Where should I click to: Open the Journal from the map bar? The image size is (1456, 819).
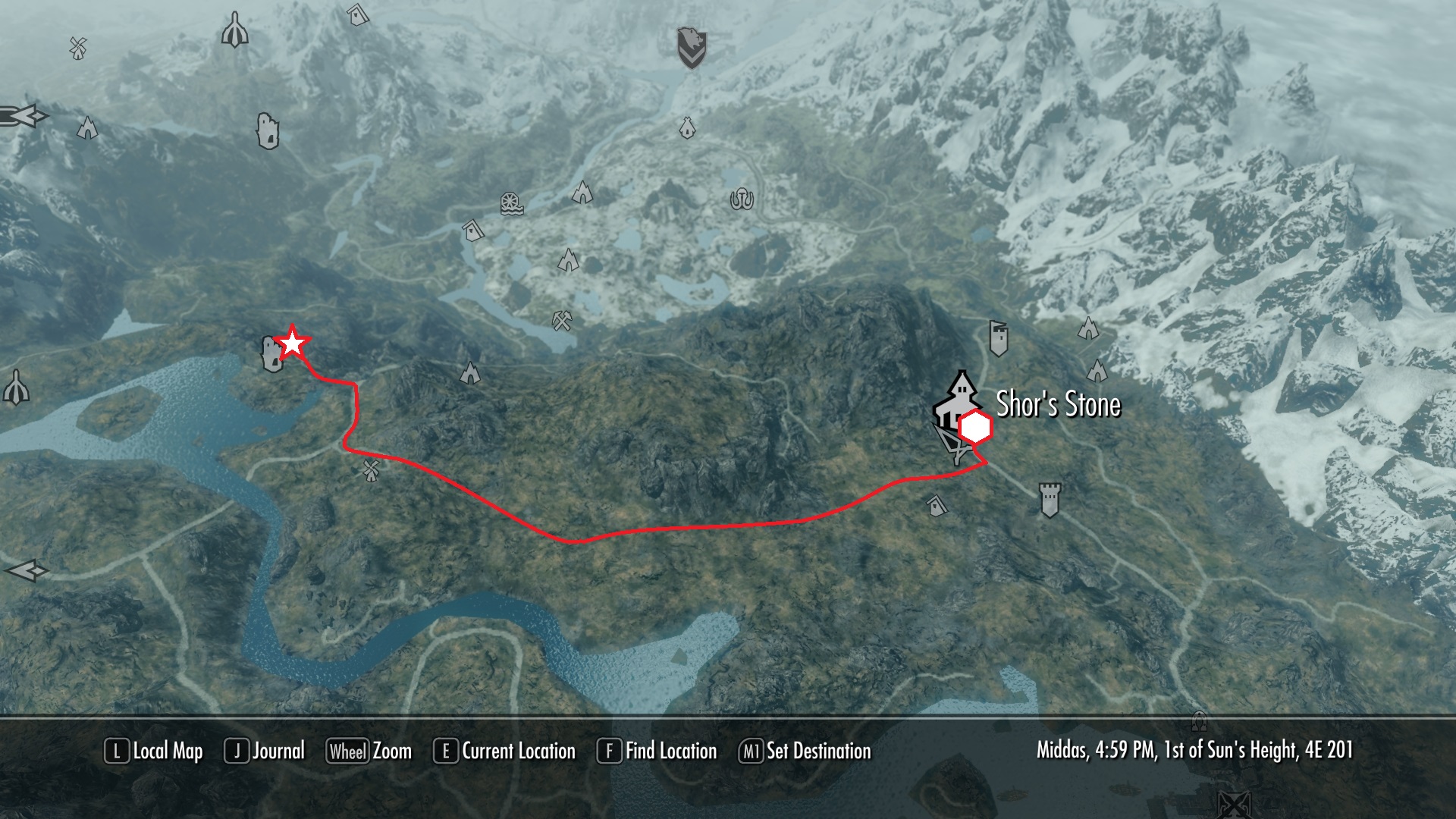tap(265, 751)
